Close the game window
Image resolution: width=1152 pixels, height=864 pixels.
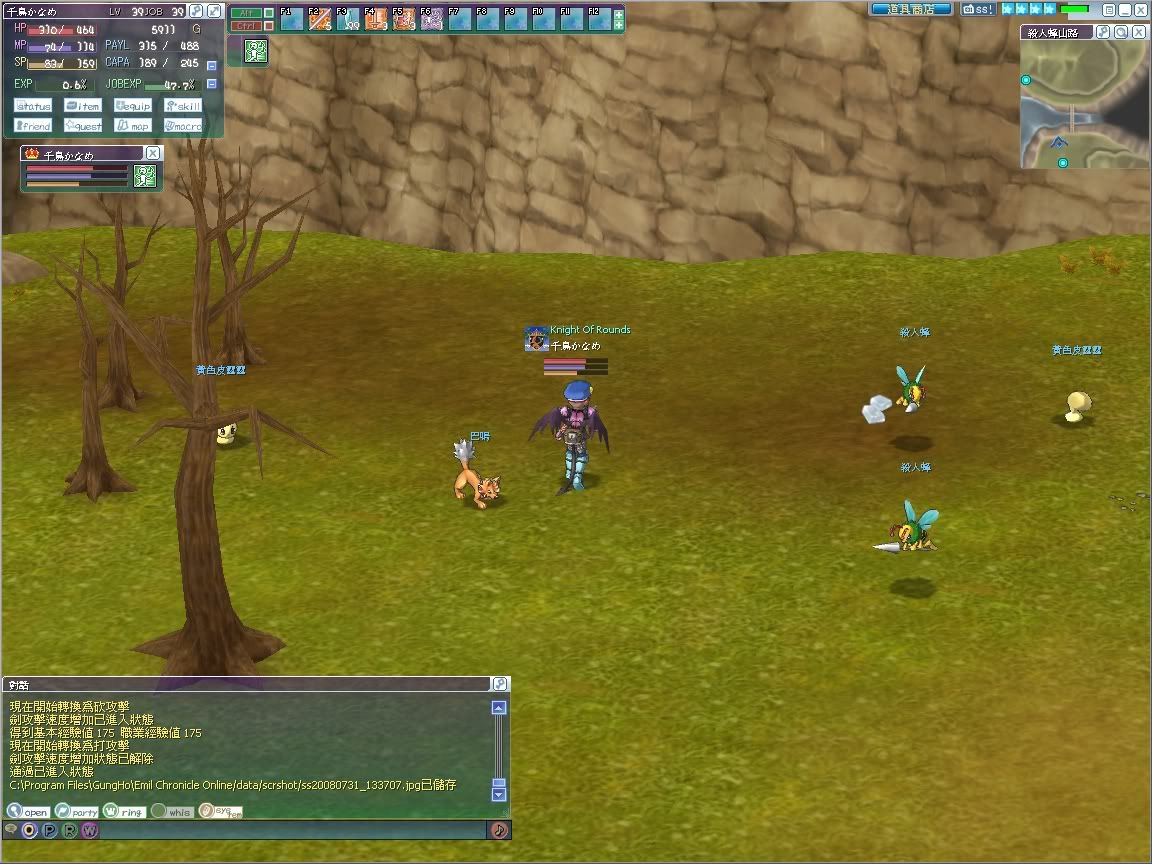pyautogui.click(x=1140, y=9)
